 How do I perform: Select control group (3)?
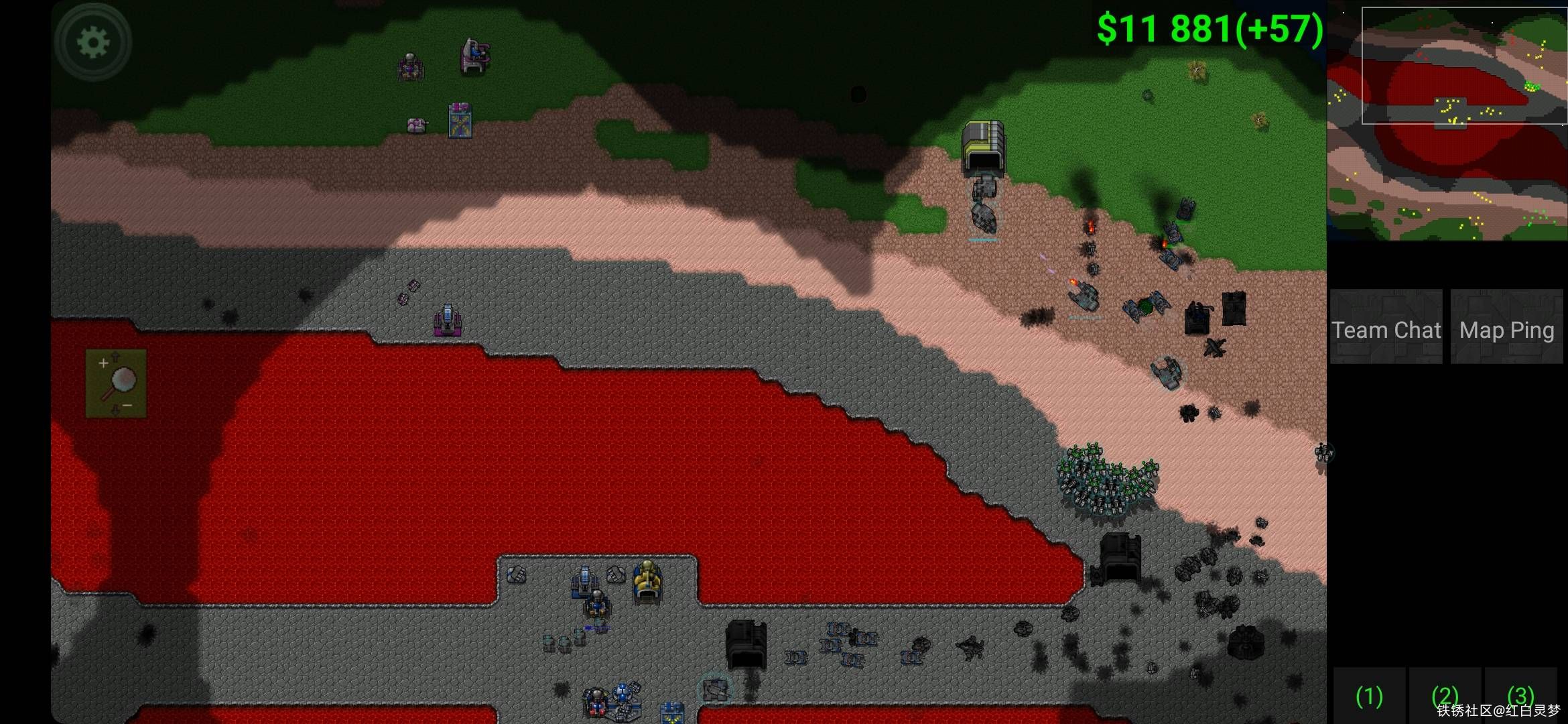coord(1520,696)
